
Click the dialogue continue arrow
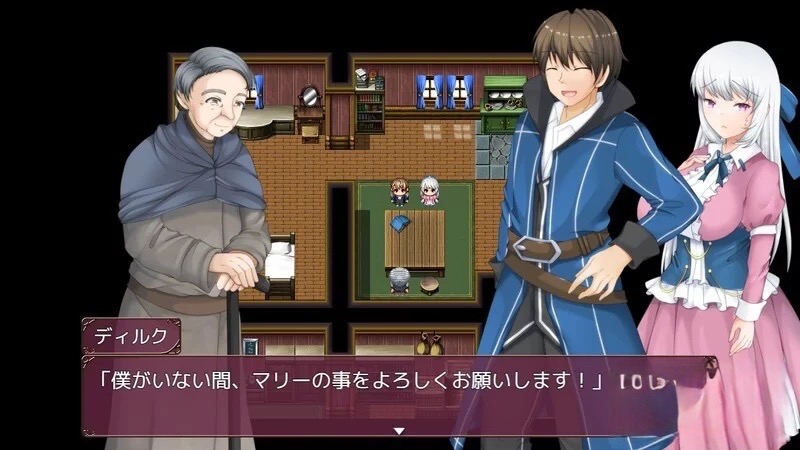click(x=399, y=431)
